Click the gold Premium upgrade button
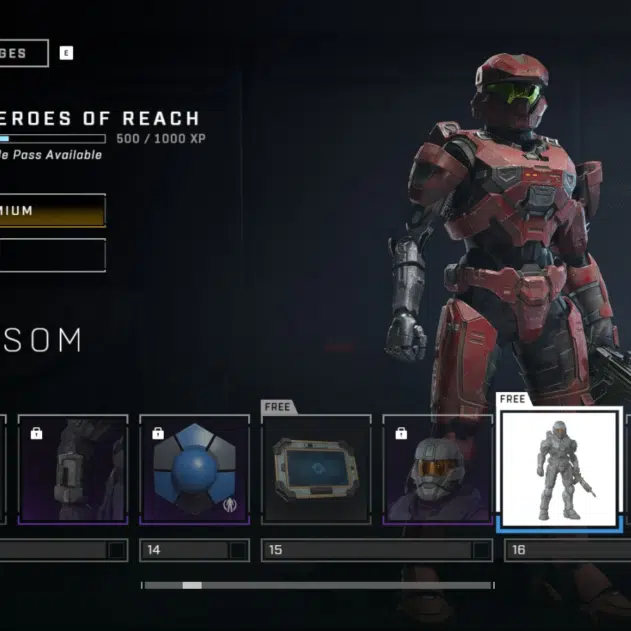Screen dimensions: 631x631 52,211
